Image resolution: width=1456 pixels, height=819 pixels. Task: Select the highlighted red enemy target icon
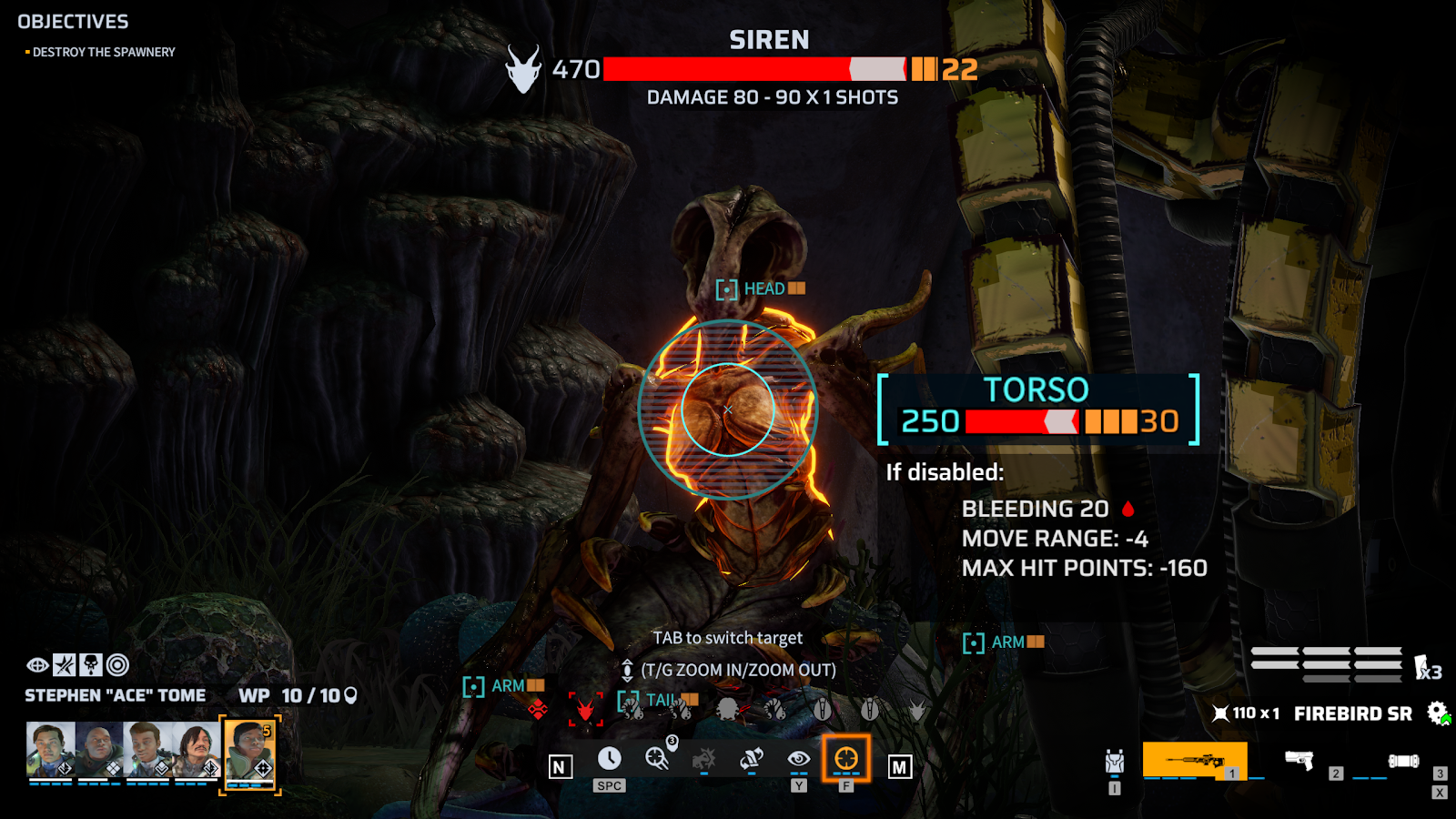point(585,708)
